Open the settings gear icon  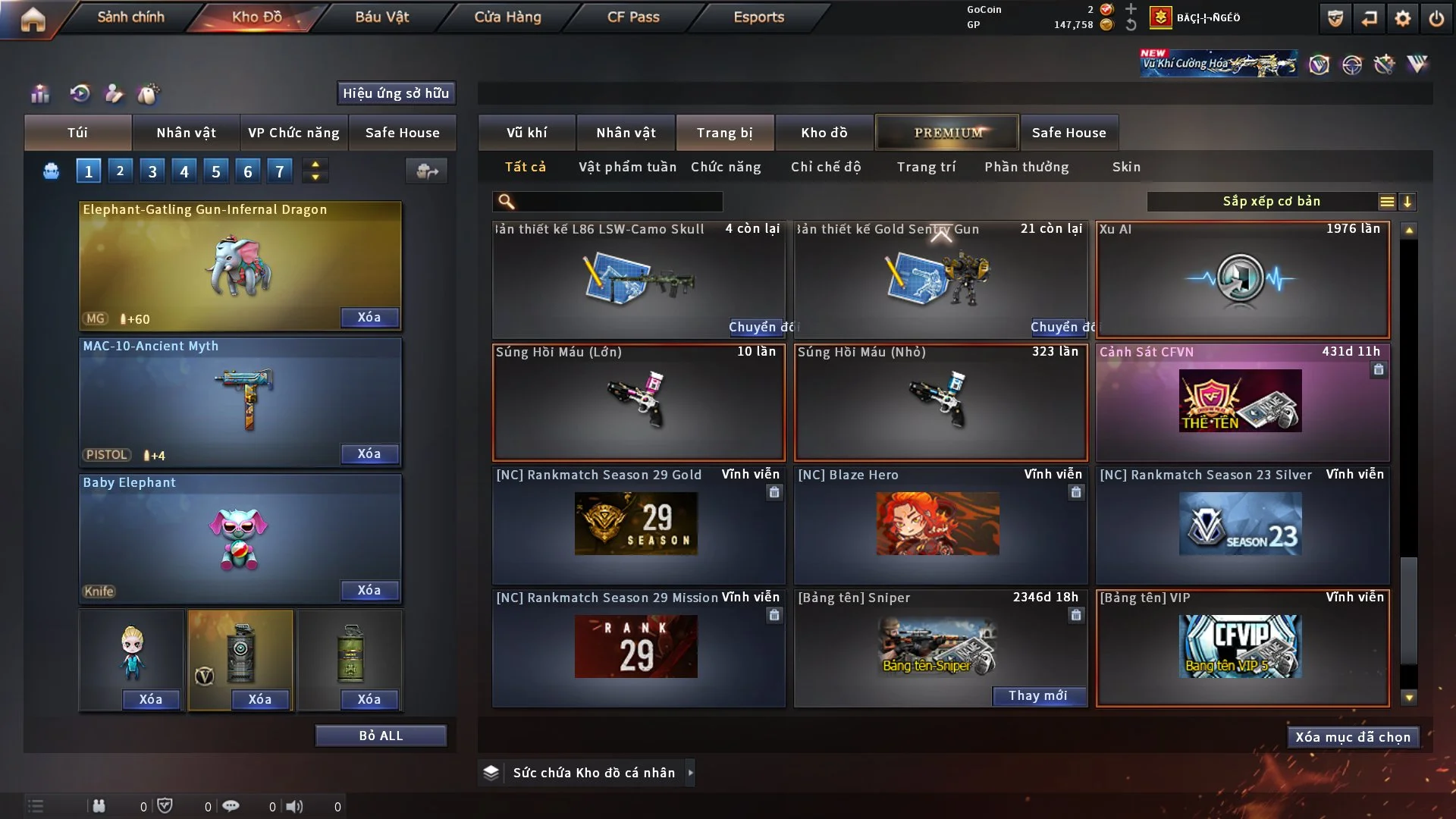click(x=1402, y=18)
